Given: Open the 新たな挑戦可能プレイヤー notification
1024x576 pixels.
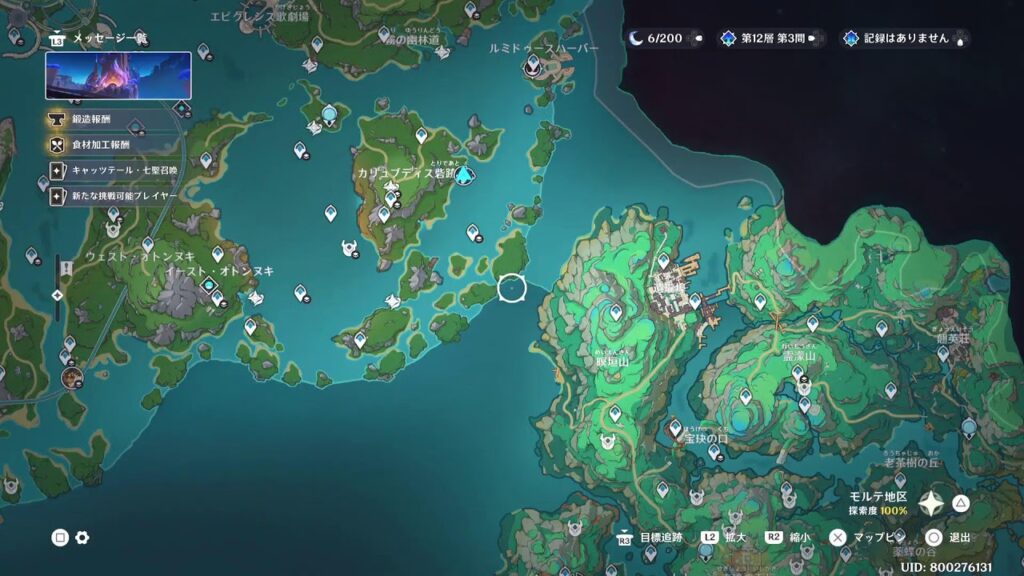Looking at the screenshot, I should [115, 196].
